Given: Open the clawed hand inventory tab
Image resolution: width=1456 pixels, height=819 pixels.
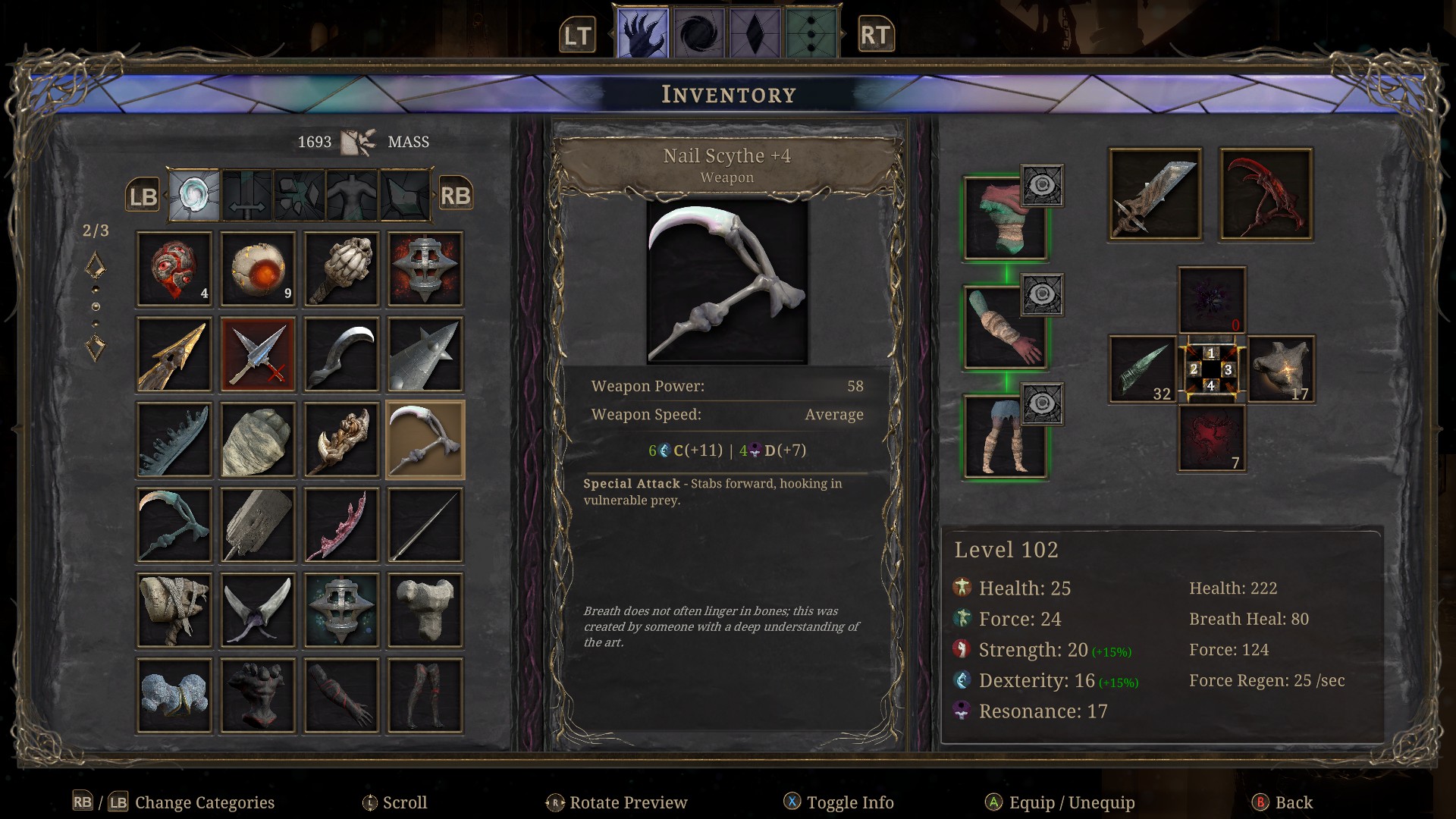Looking at the screenshot, I should pos(642,34).
